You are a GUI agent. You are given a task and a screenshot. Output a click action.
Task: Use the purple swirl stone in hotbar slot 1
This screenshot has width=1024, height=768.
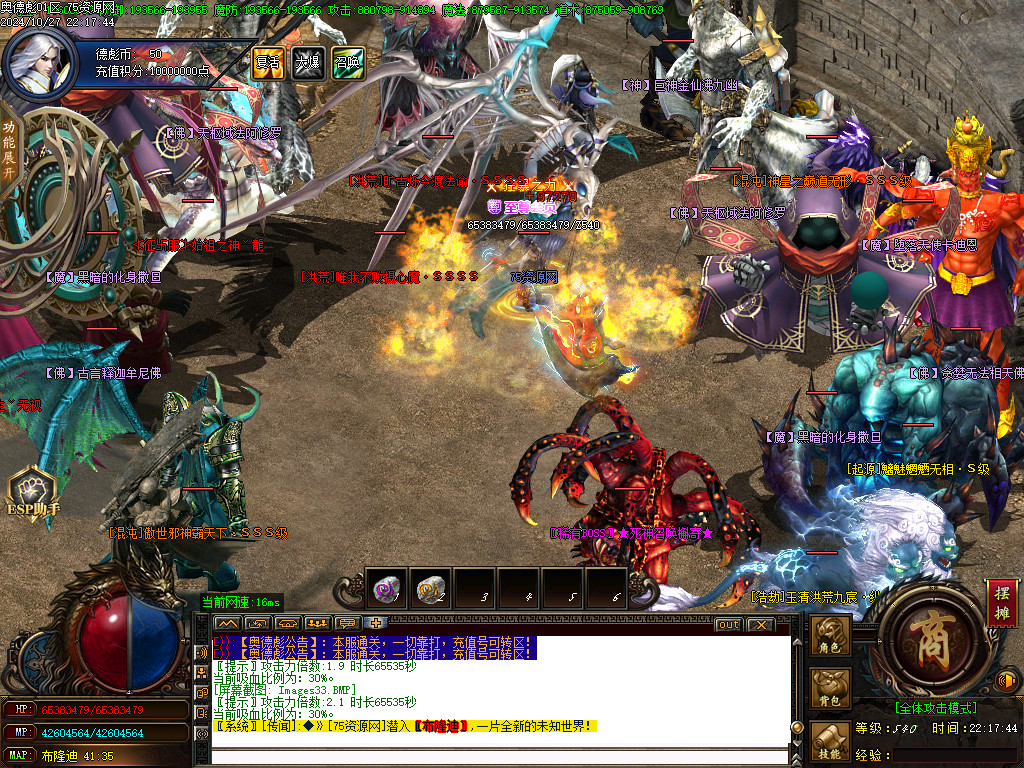point(386,590)
